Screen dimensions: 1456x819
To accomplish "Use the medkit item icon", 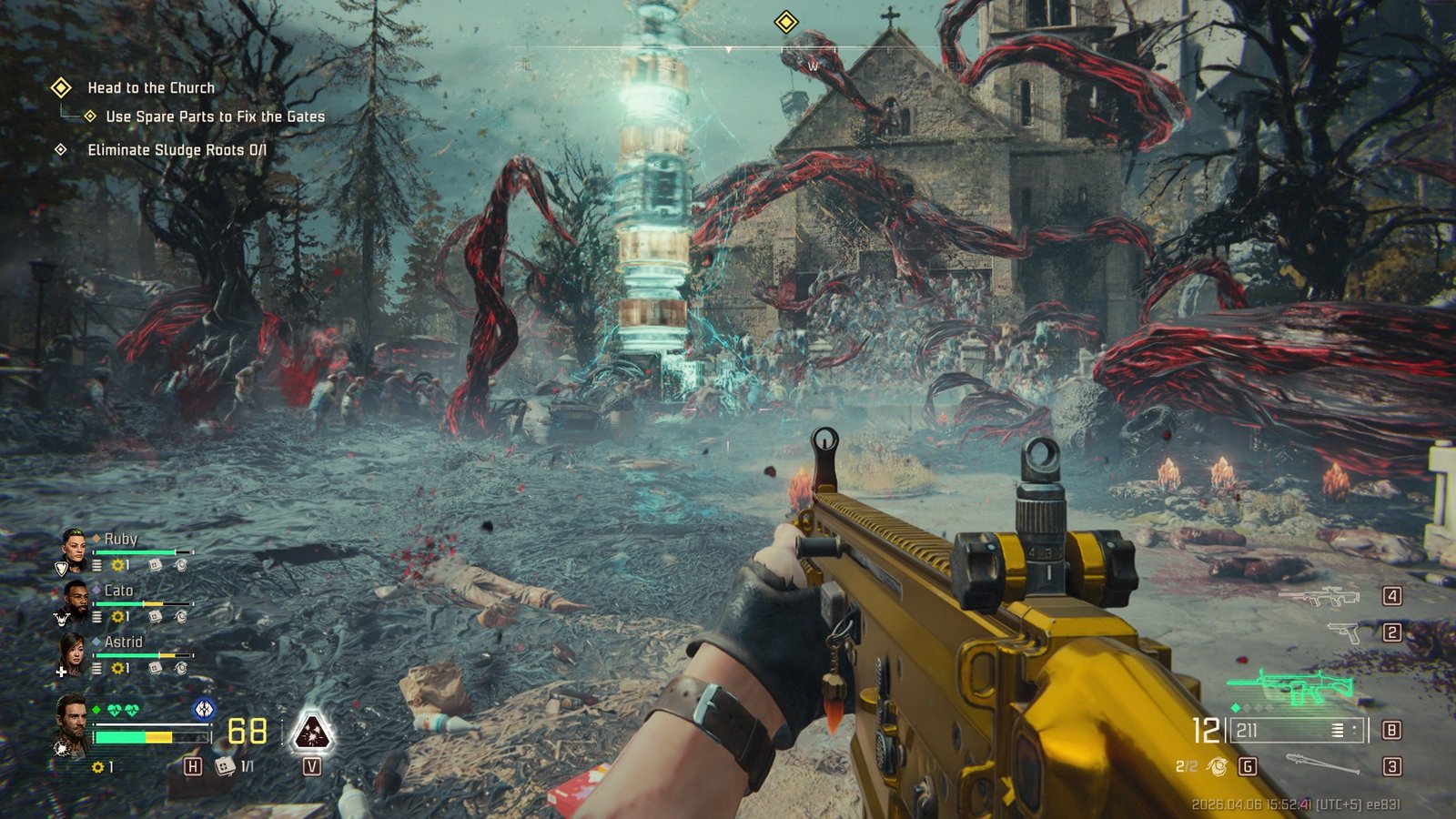I will 224,766.
